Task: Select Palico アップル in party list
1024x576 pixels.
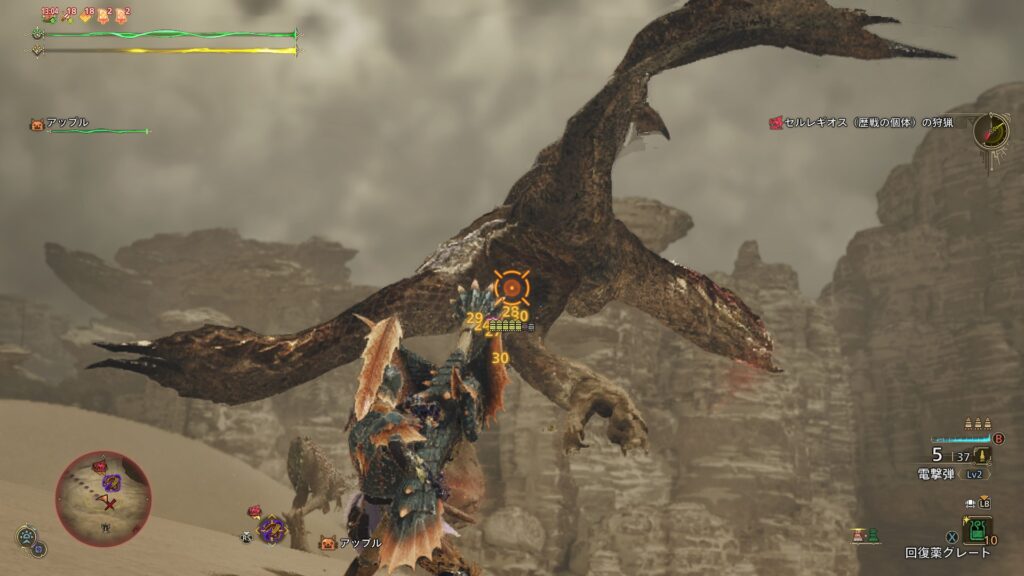Action: tap(66, 124)
